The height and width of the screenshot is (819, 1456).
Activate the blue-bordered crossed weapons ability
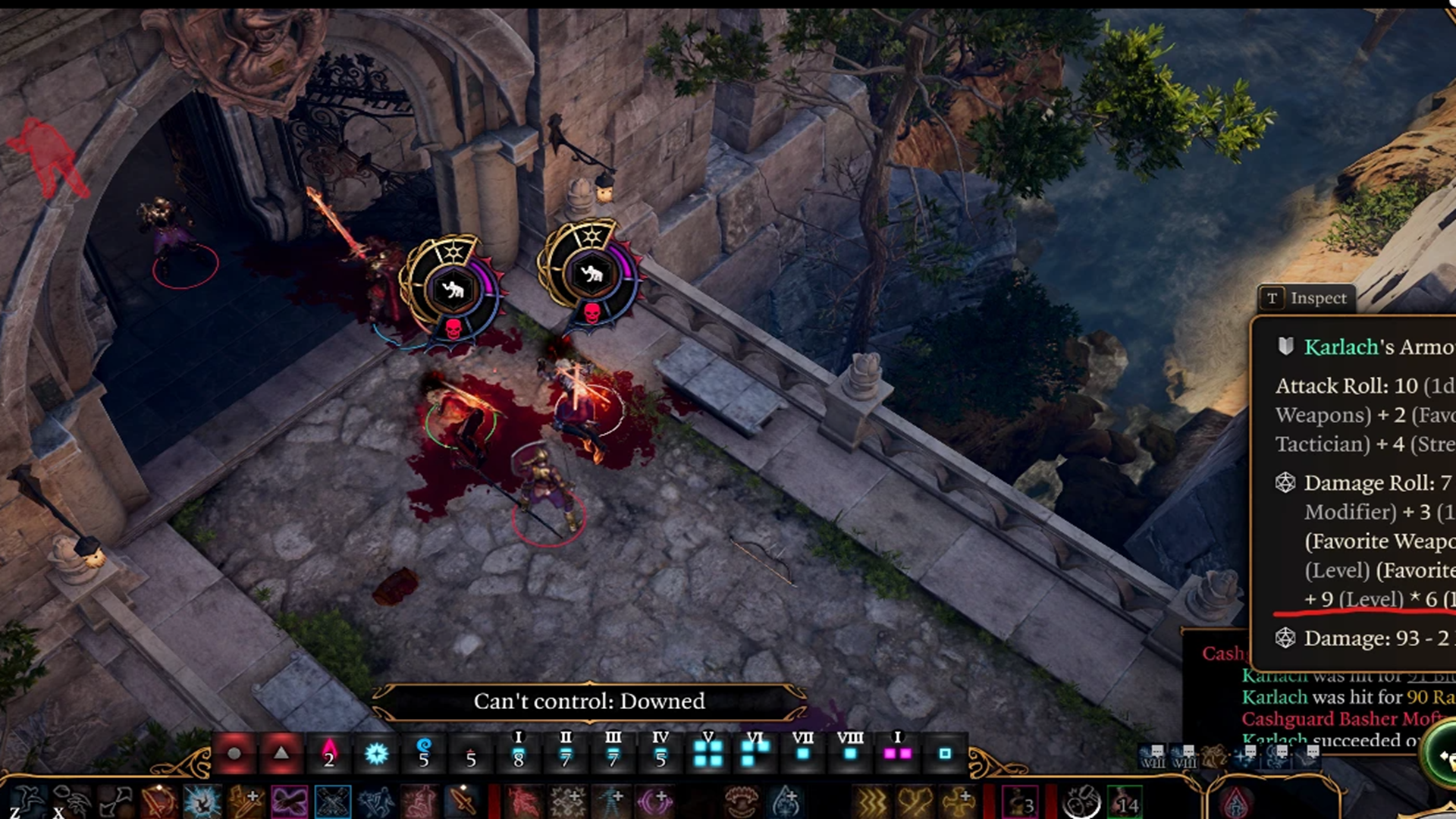(x=333, y=802)
